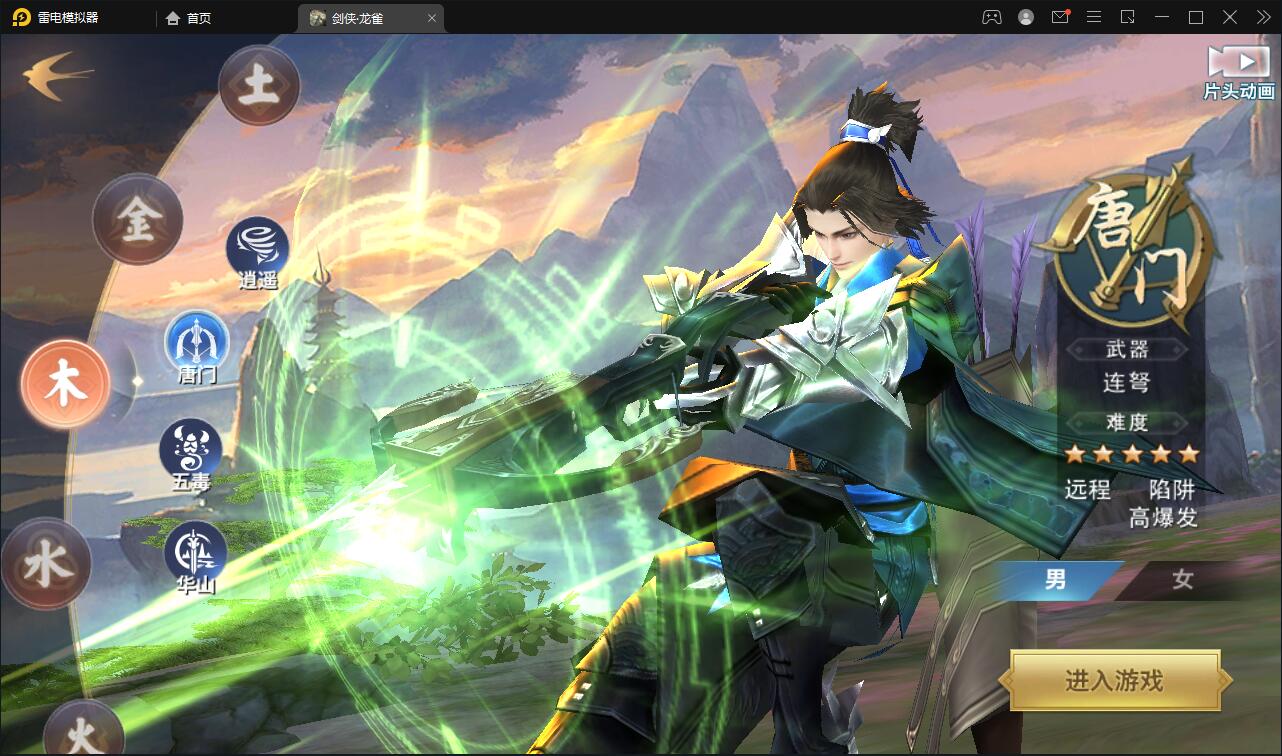The width and height of the screenshot is (1282, 756).
Task: Open the mail notification icon with red dot
Action: pos(1060,17)
